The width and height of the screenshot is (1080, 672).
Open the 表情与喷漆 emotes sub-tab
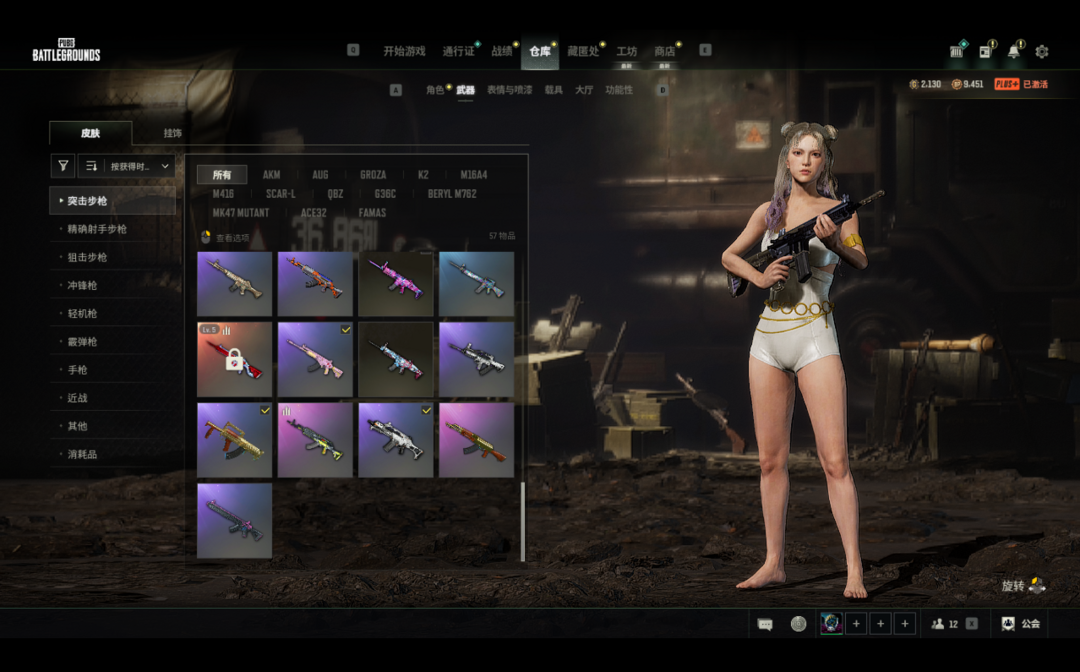pyautogui.click(x=509, y=90)
